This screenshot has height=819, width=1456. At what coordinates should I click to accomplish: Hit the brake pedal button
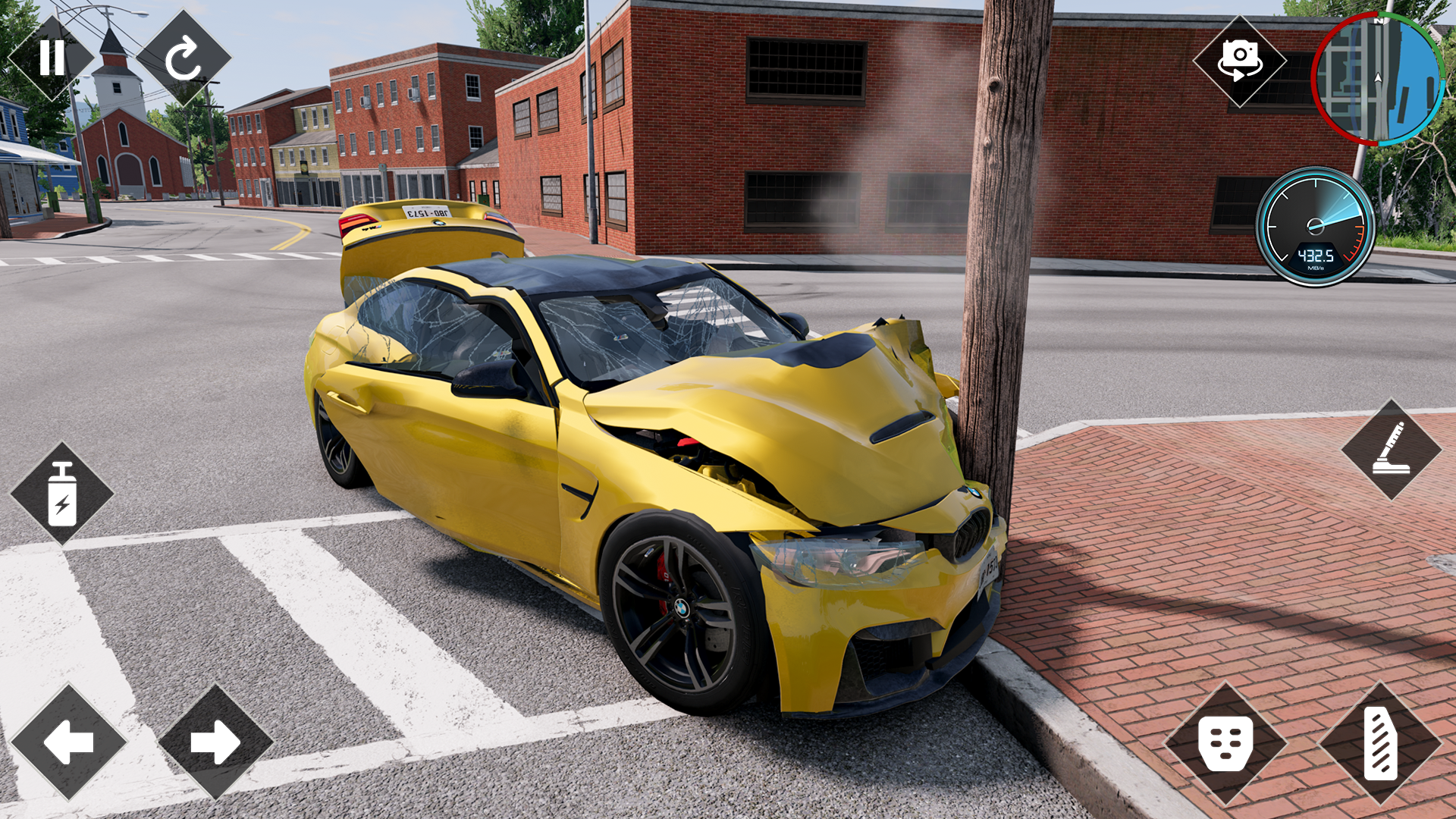1225,743
